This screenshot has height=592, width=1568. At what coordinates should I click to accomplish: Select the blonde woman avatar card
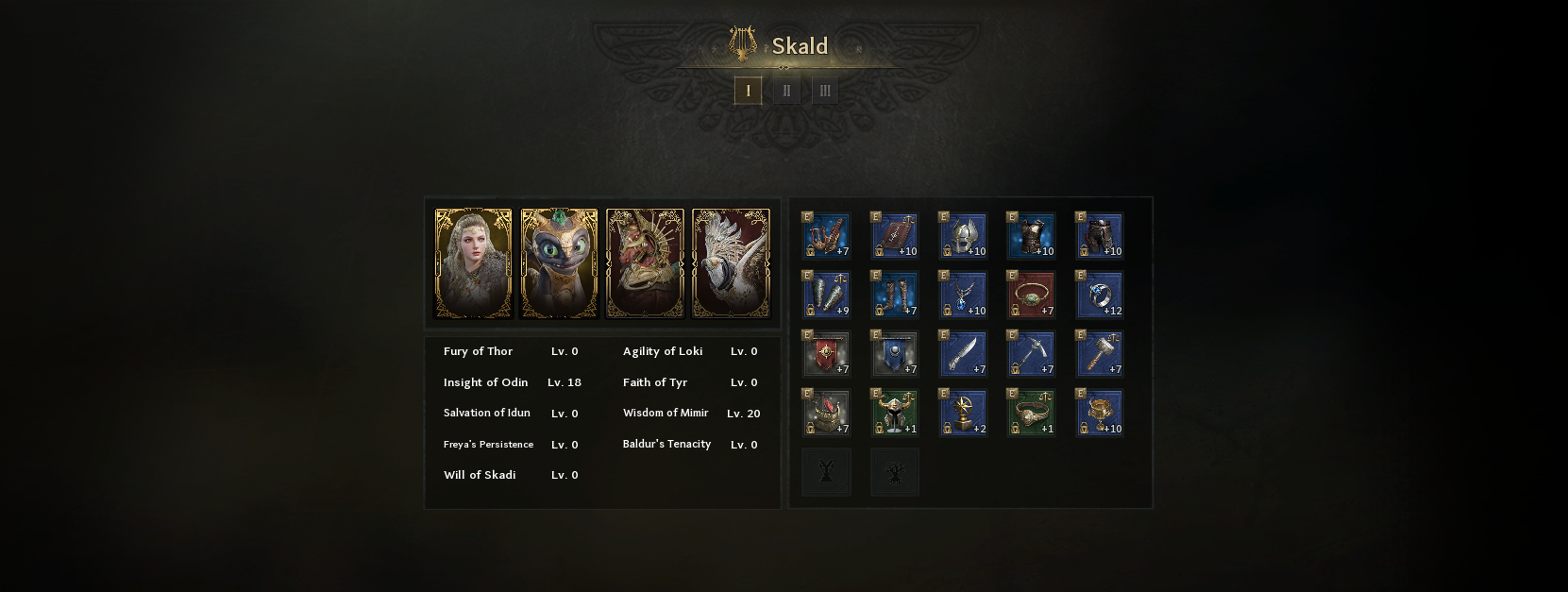tap(473, 263)
